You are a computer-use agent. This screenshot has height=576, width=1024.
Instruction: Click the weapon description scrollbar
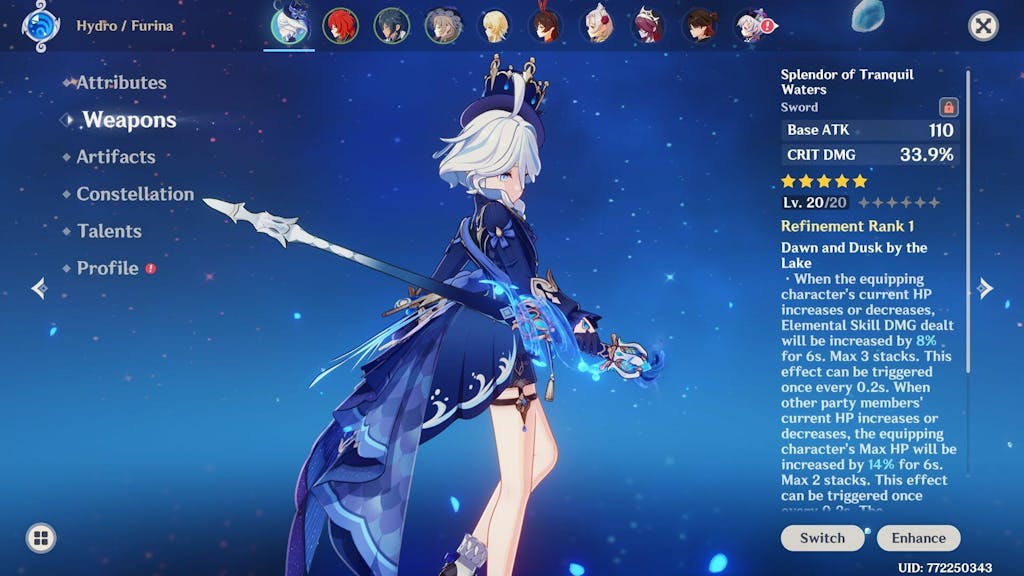(967, 220)
